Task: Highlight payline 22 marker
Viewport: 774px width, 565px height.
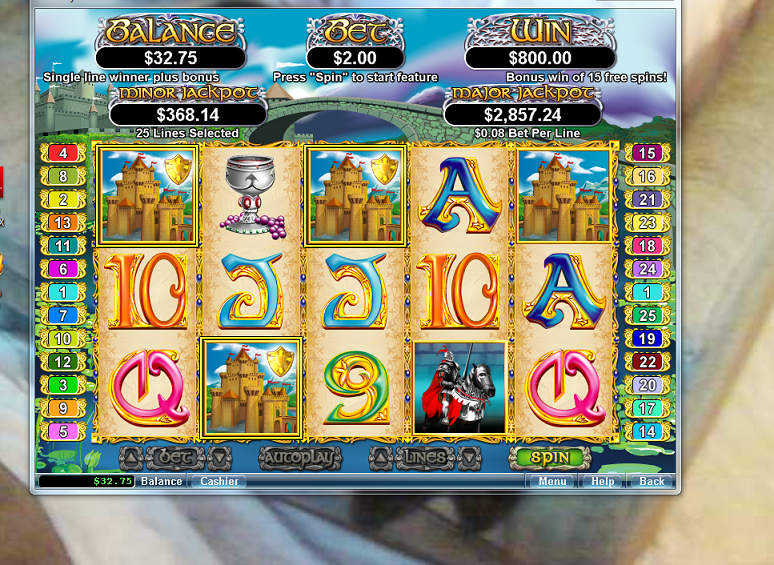Action: (647, 362)
